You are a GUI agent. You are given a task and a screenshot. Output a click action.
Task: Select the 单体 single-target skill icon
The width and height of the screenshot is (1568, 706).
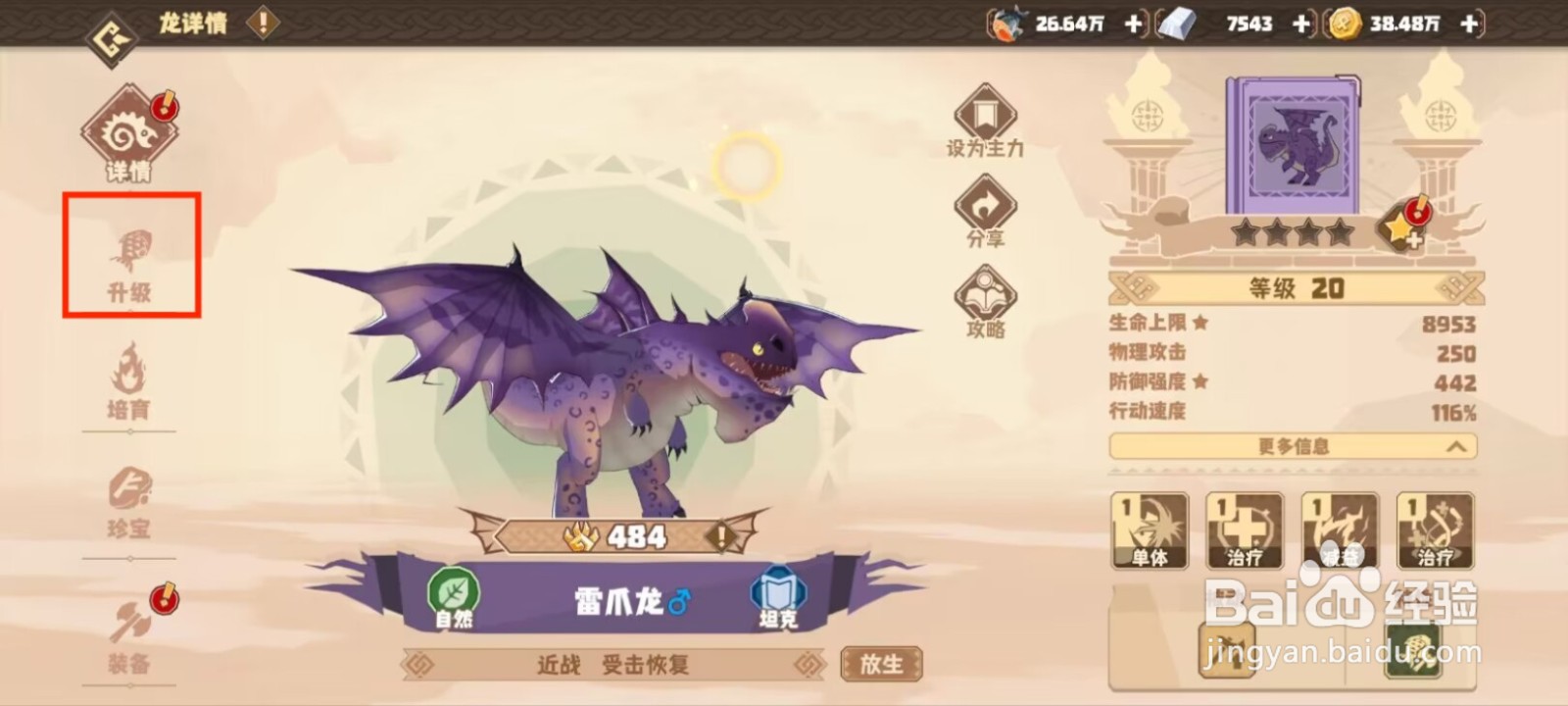[1149, 529]
